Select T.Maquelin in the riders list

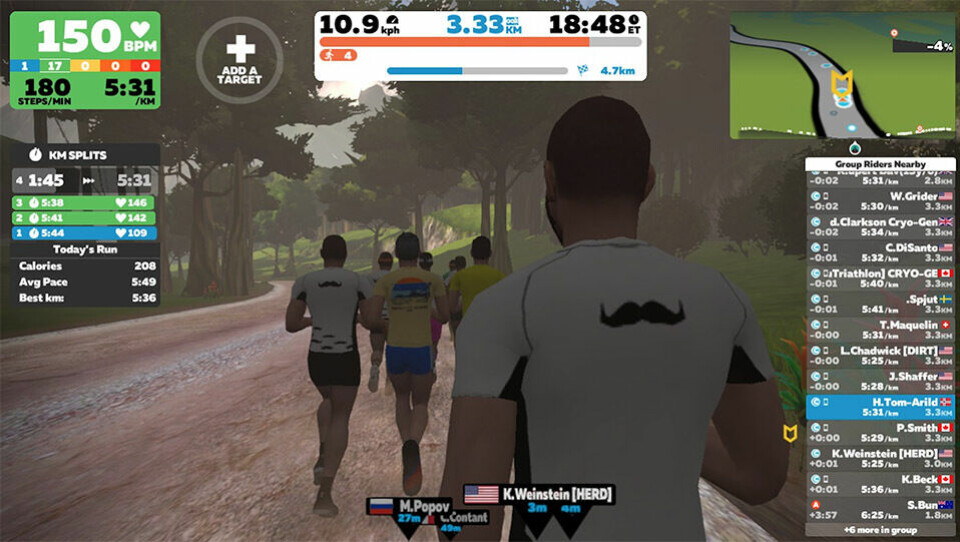point(880,329)
